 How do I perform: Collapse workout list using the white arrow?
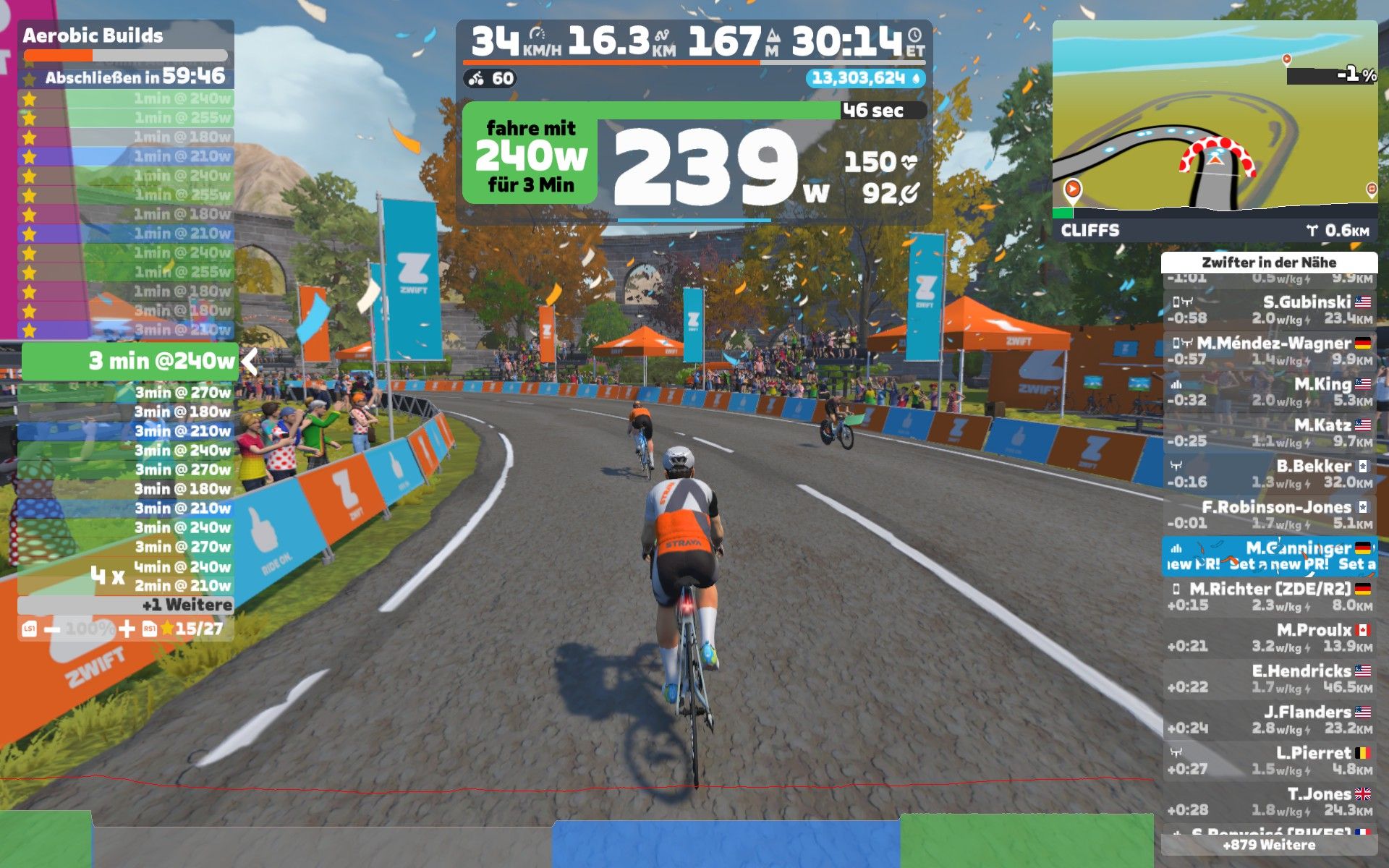(x=250, y=361)
